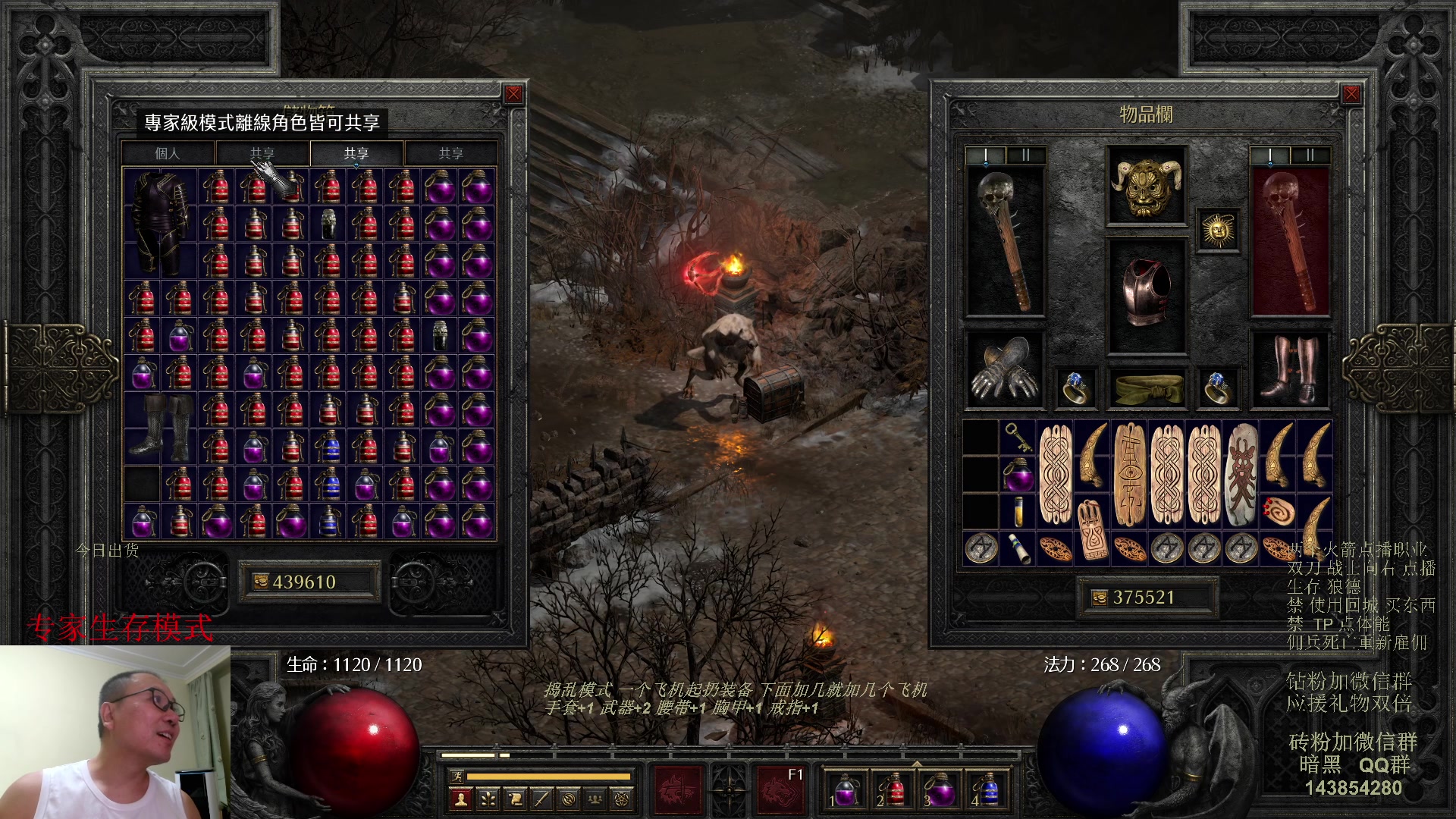The width and height of the screenshot is (1456, 819).
Task: Pick the key in the inventory grid
Action: click(x=1016, y=438)
